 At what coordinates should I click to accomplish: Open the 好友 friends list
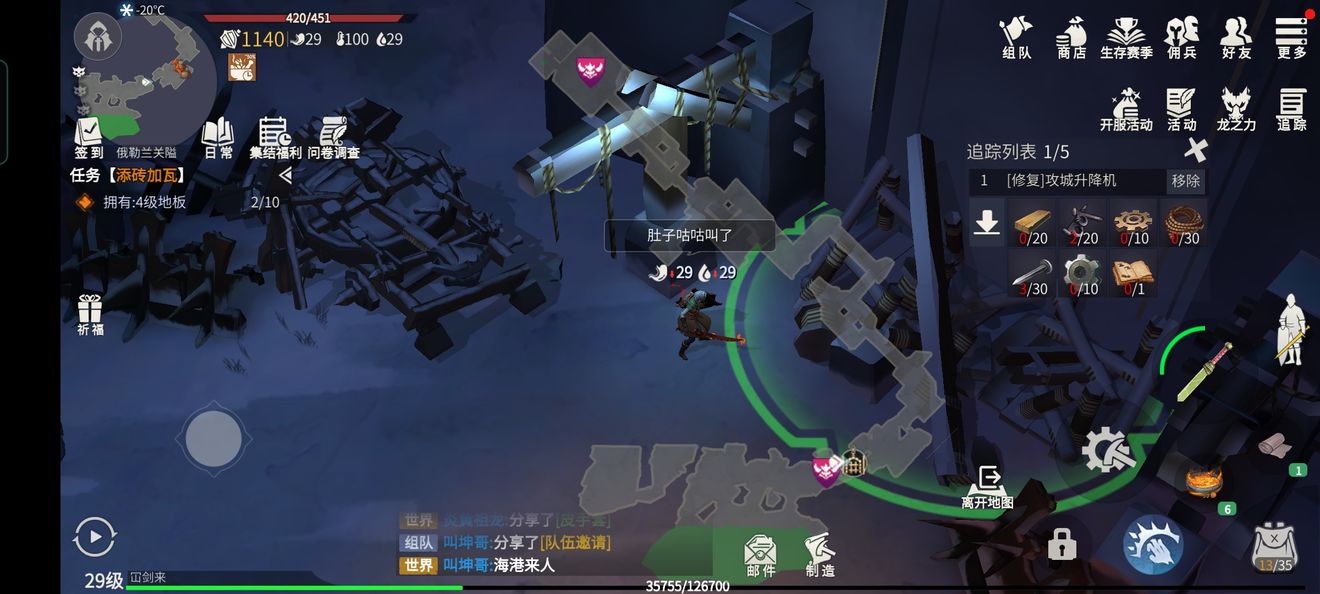pos(1236,36)
